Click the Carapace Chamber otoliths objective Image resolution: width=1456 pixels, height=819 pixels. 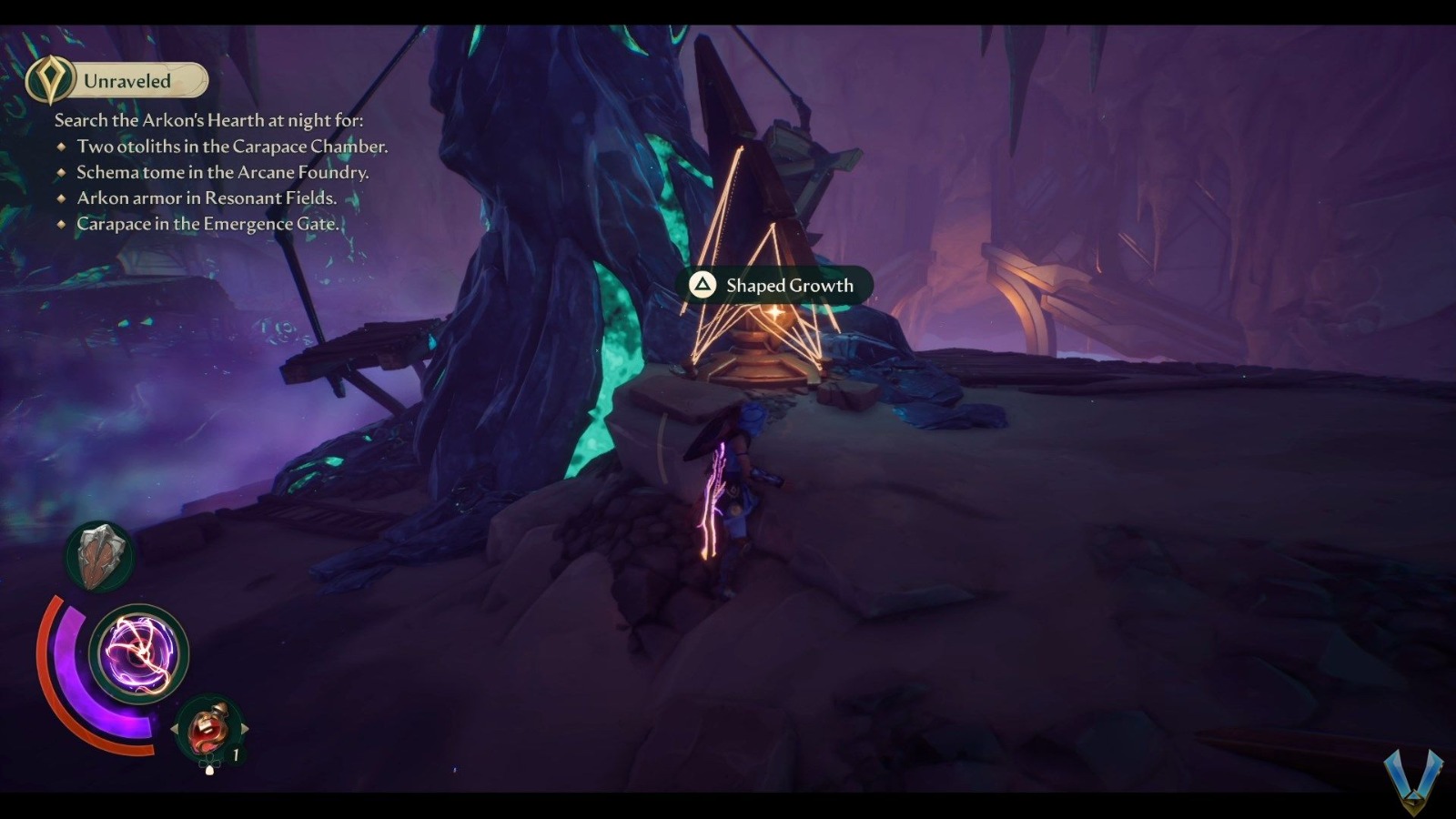click(x=232, y=147)
